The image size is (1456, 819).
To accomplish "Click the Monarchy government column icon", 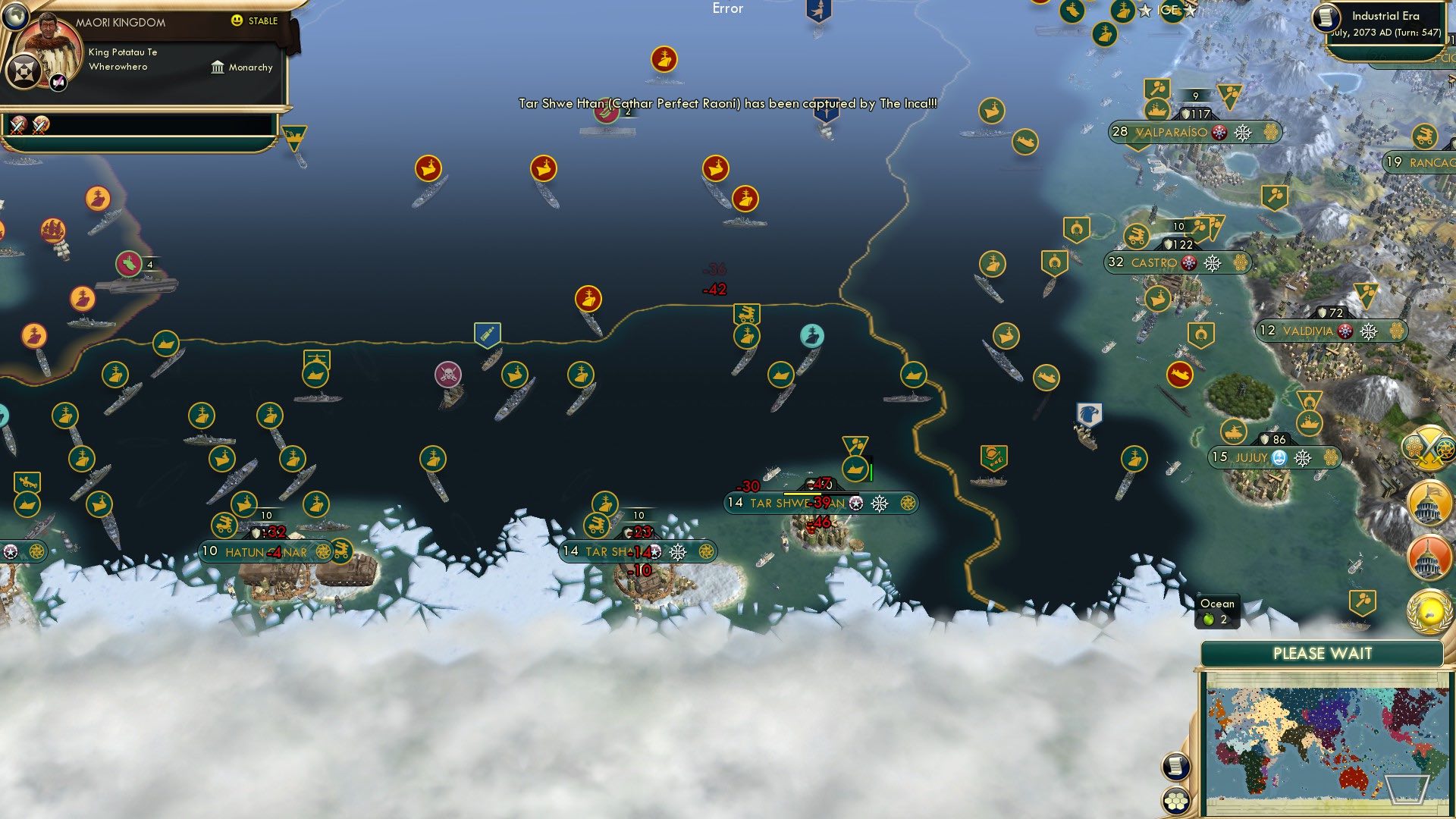I will coord(218,67).
